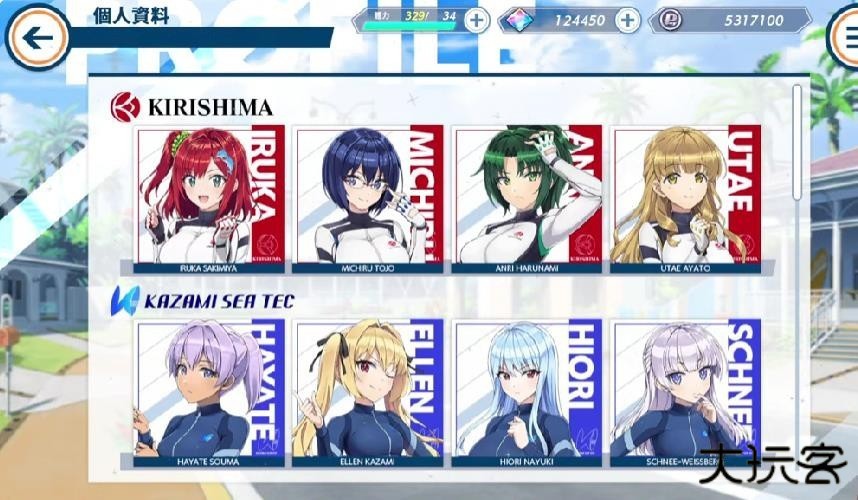Open Anri Harunami's profile card
This screenshot has width=858, height=500.
point(527,198)
